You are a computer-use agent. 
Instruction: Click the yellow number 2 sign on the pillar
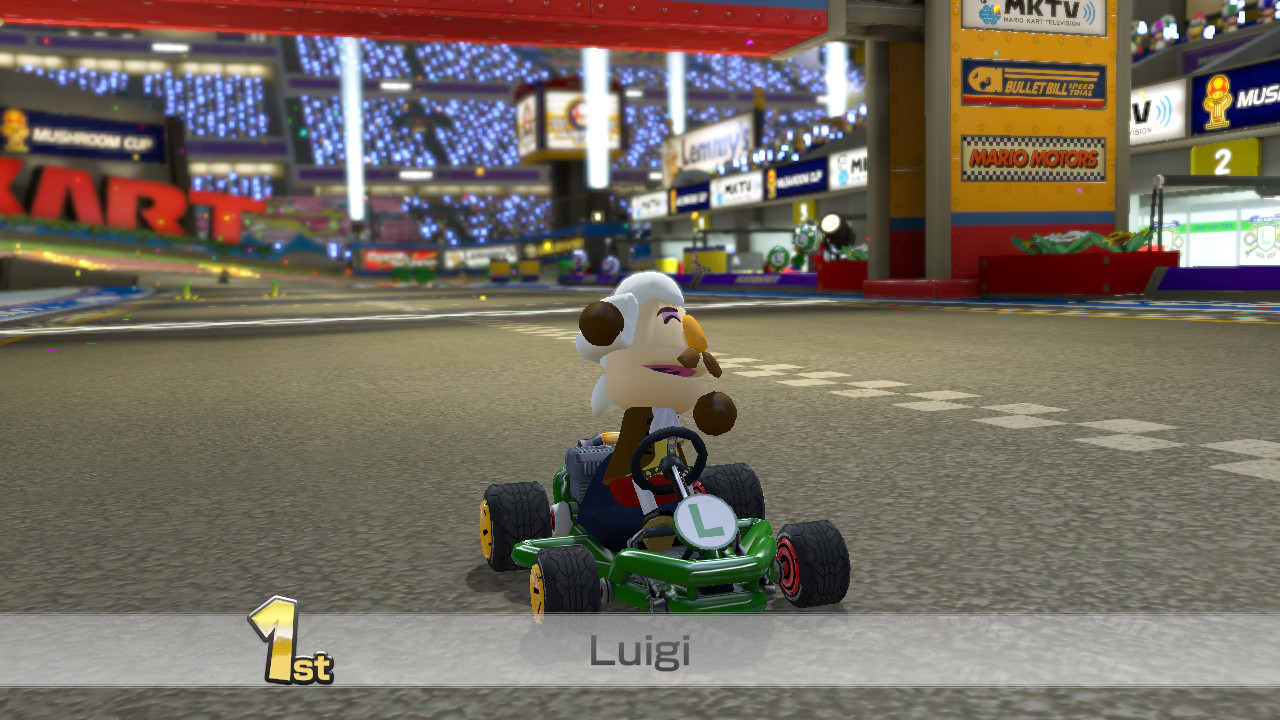pos(1222,158)
